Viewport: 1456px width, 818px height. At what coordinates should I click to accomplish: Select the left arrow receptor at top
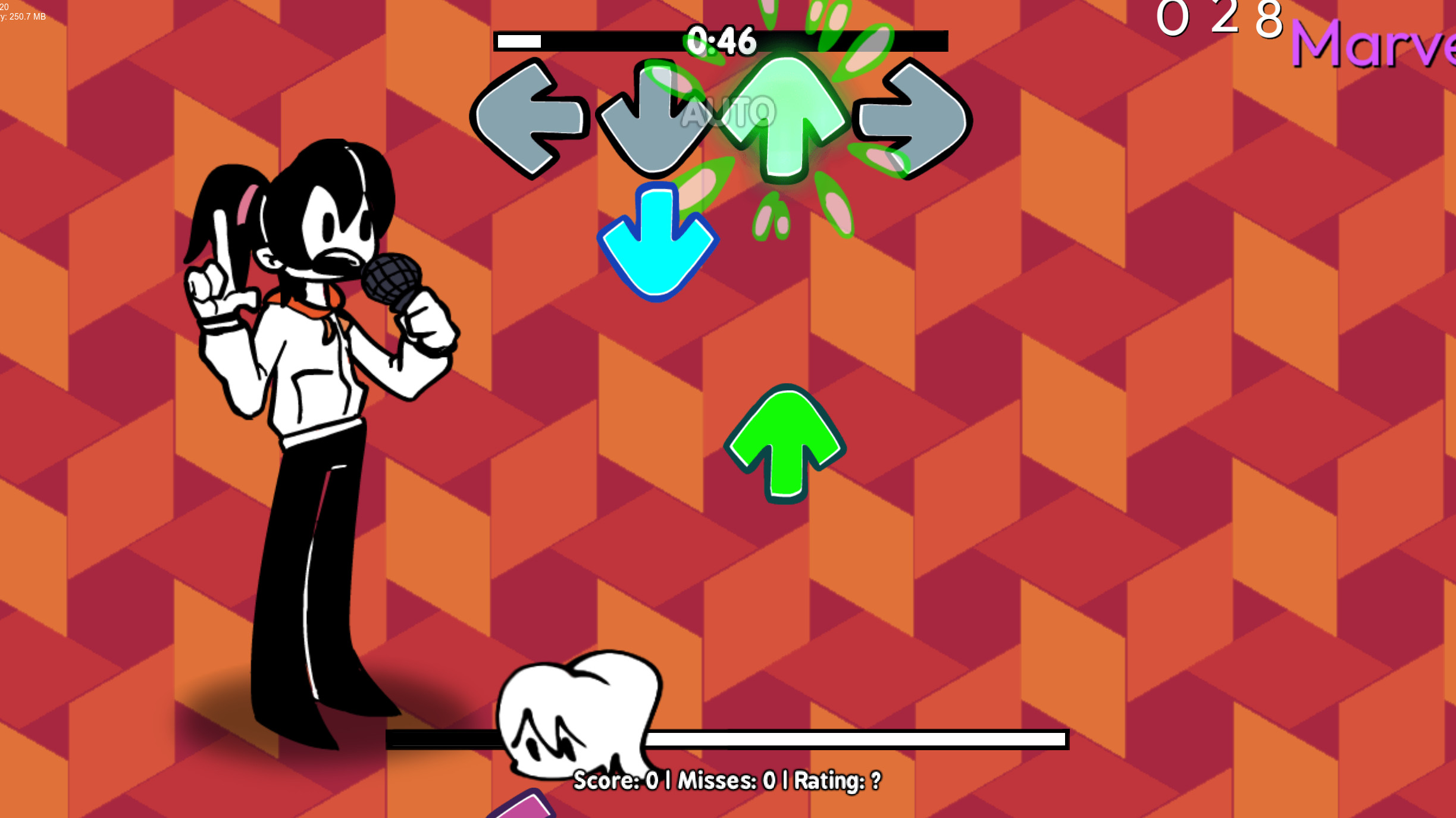530,117
